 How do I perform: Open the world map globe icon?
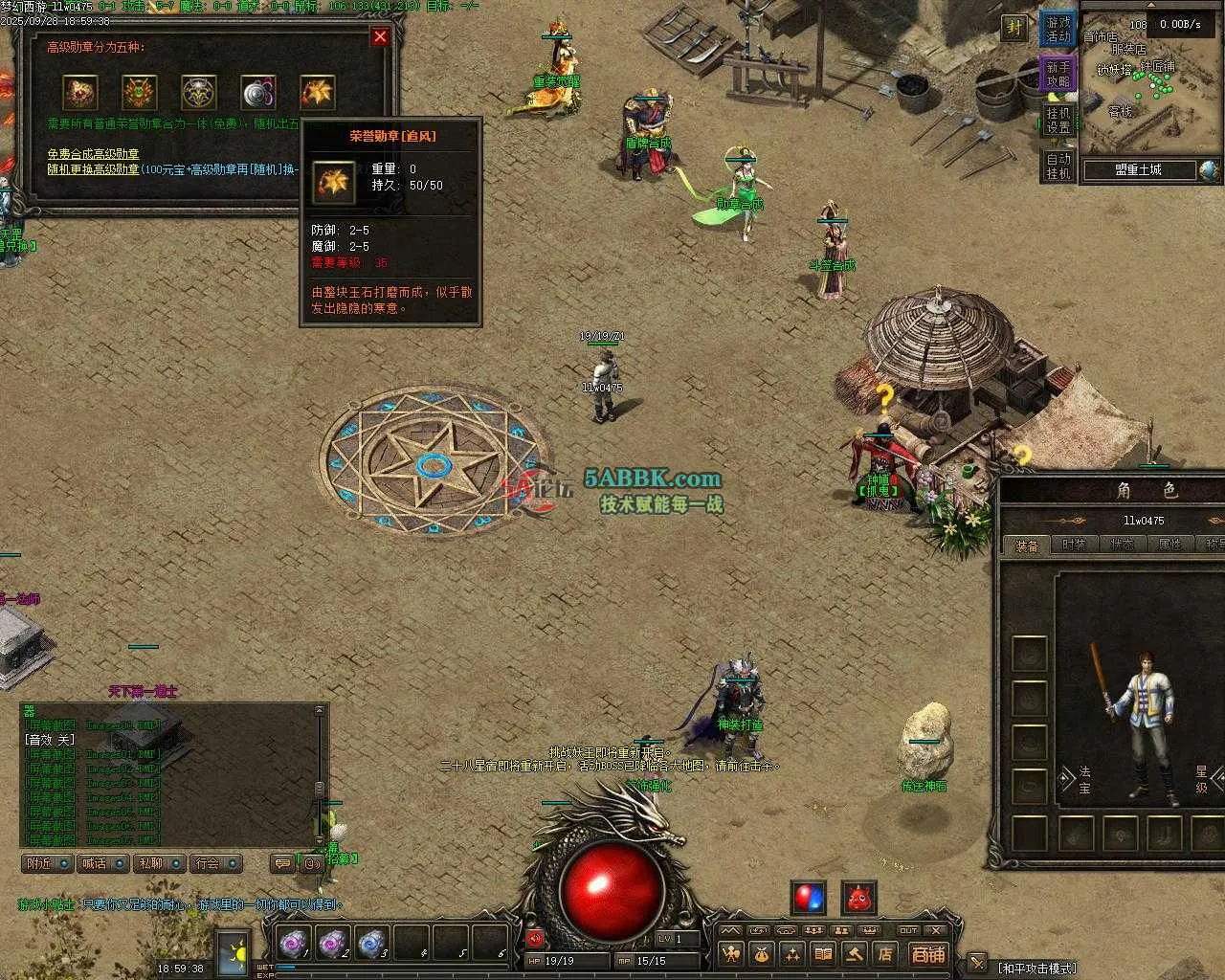(1211, 170)
